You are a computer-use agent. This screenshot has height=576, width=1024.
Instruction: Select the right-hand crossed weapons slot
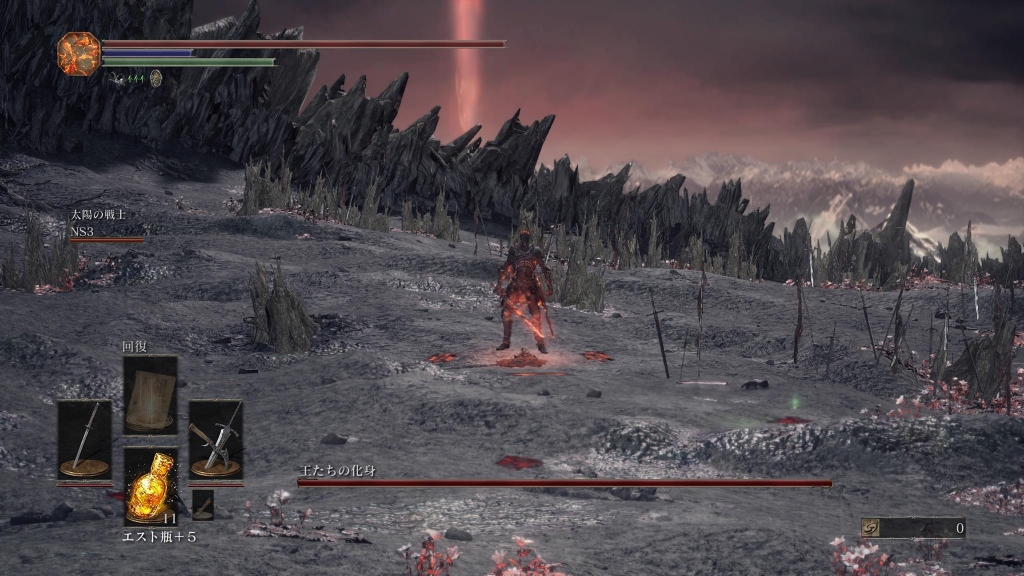click(215, 440)
